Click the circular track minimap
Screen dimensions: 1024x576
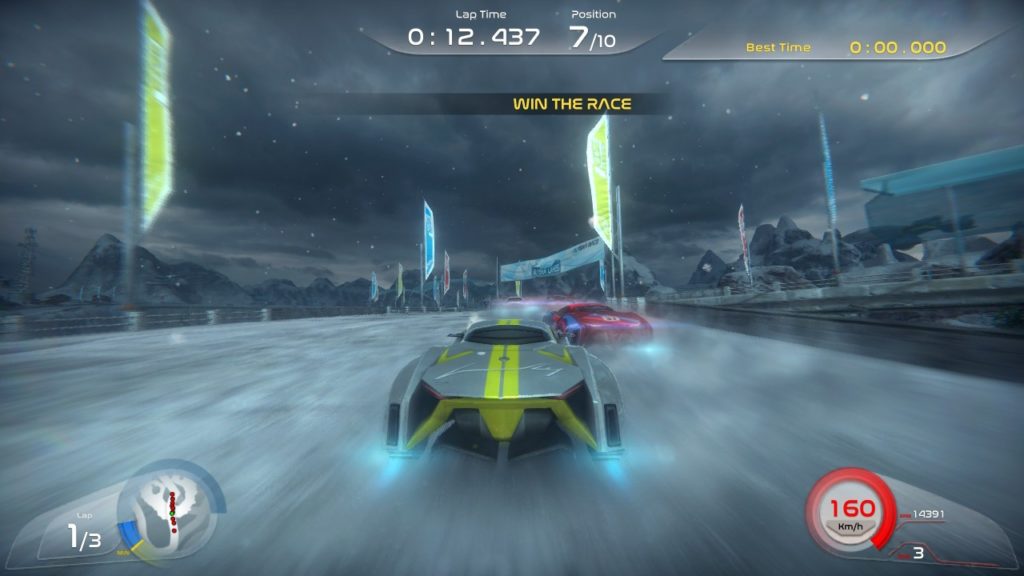(x=163, y=509)
